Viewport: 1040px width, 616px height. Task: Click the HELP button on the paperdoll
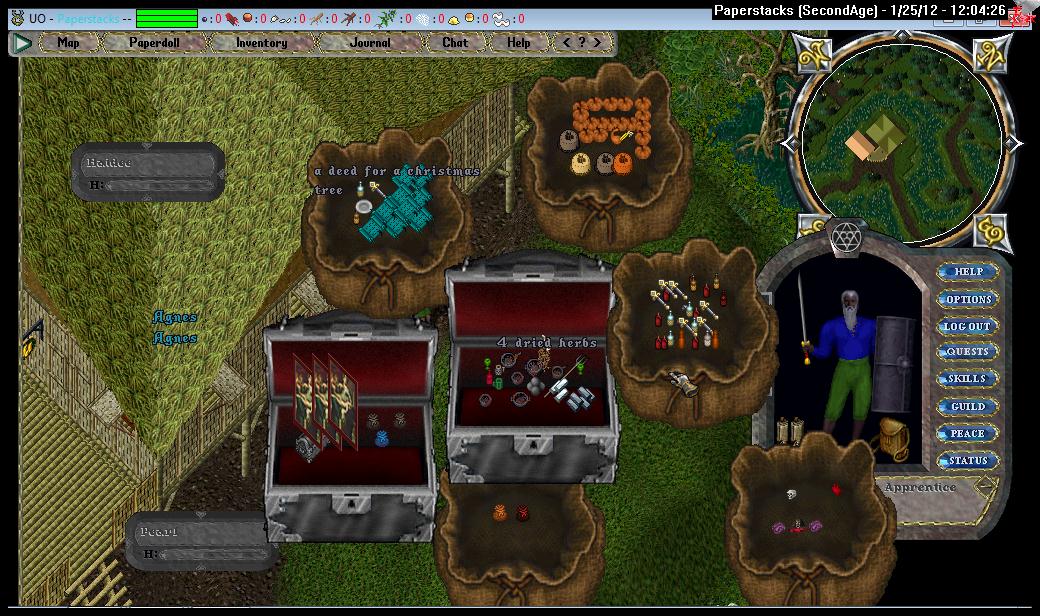tap(967, 272)
